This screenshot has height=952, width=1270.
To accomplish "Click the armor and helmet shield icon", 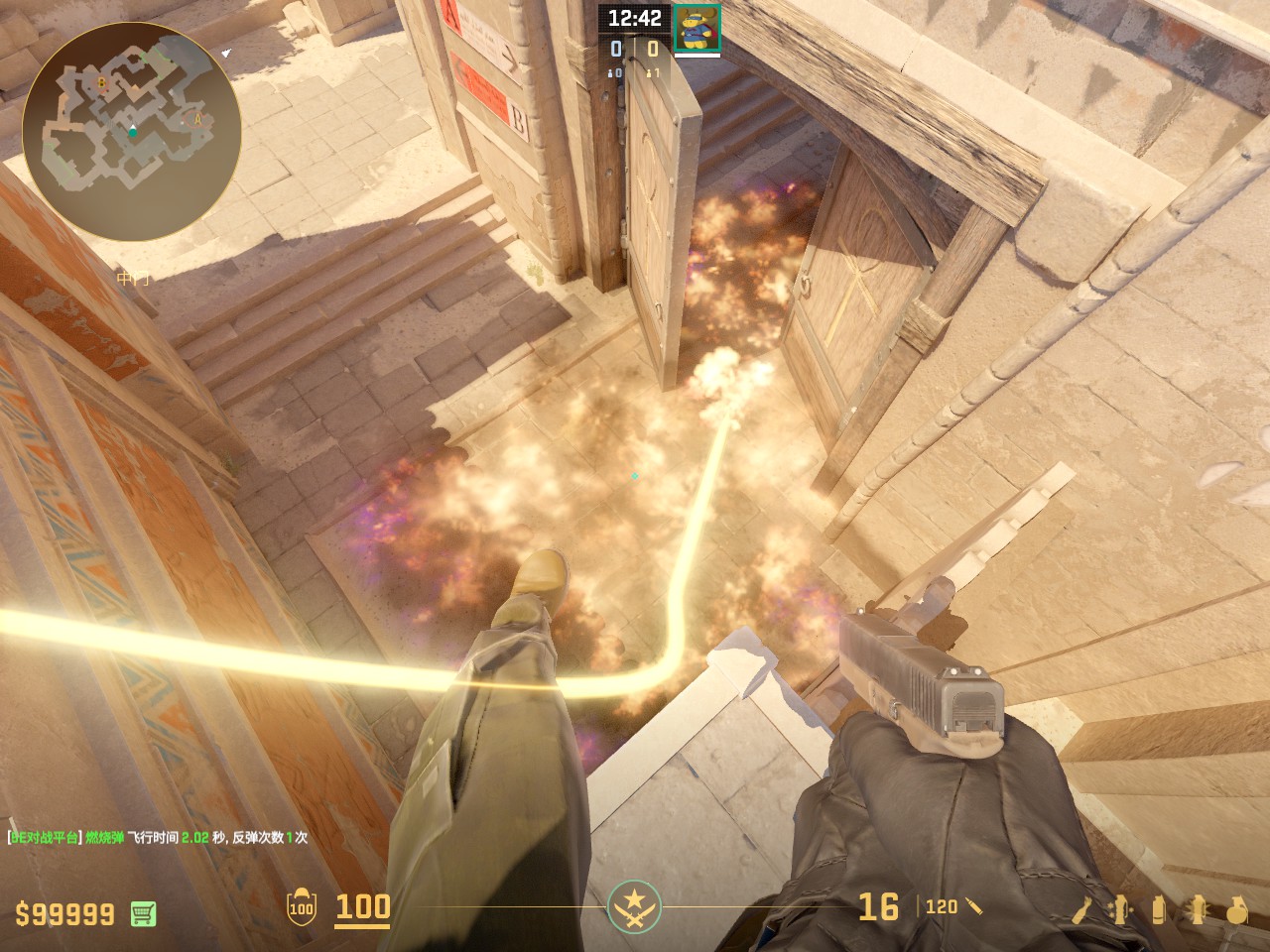I will point(301,908).
